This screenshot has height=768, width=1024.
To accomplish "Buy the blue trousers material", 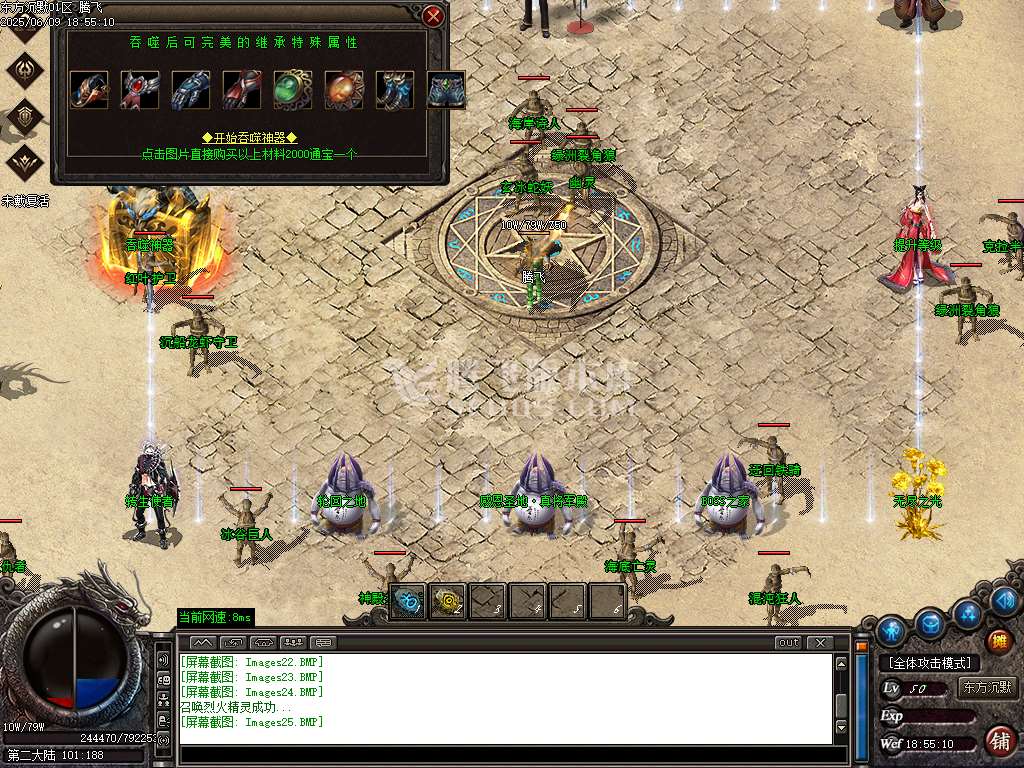I will click(446, 90).
